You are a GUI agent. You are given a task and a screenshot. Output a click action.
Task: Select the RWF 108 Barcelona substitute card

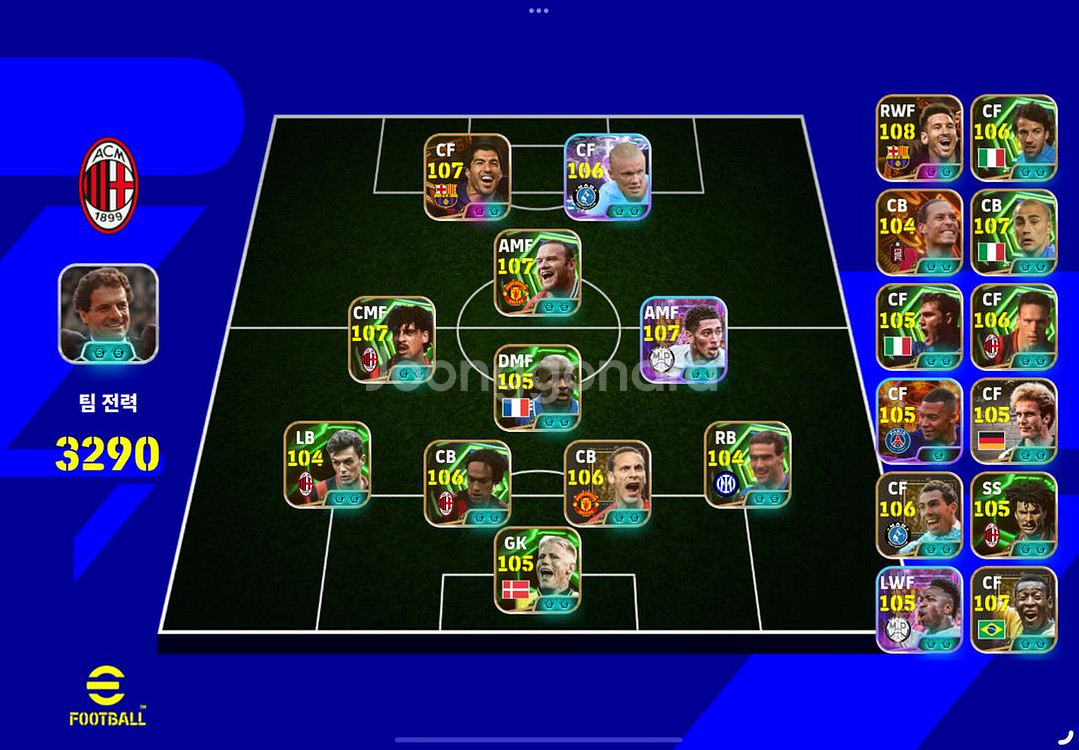click(919, 137)
